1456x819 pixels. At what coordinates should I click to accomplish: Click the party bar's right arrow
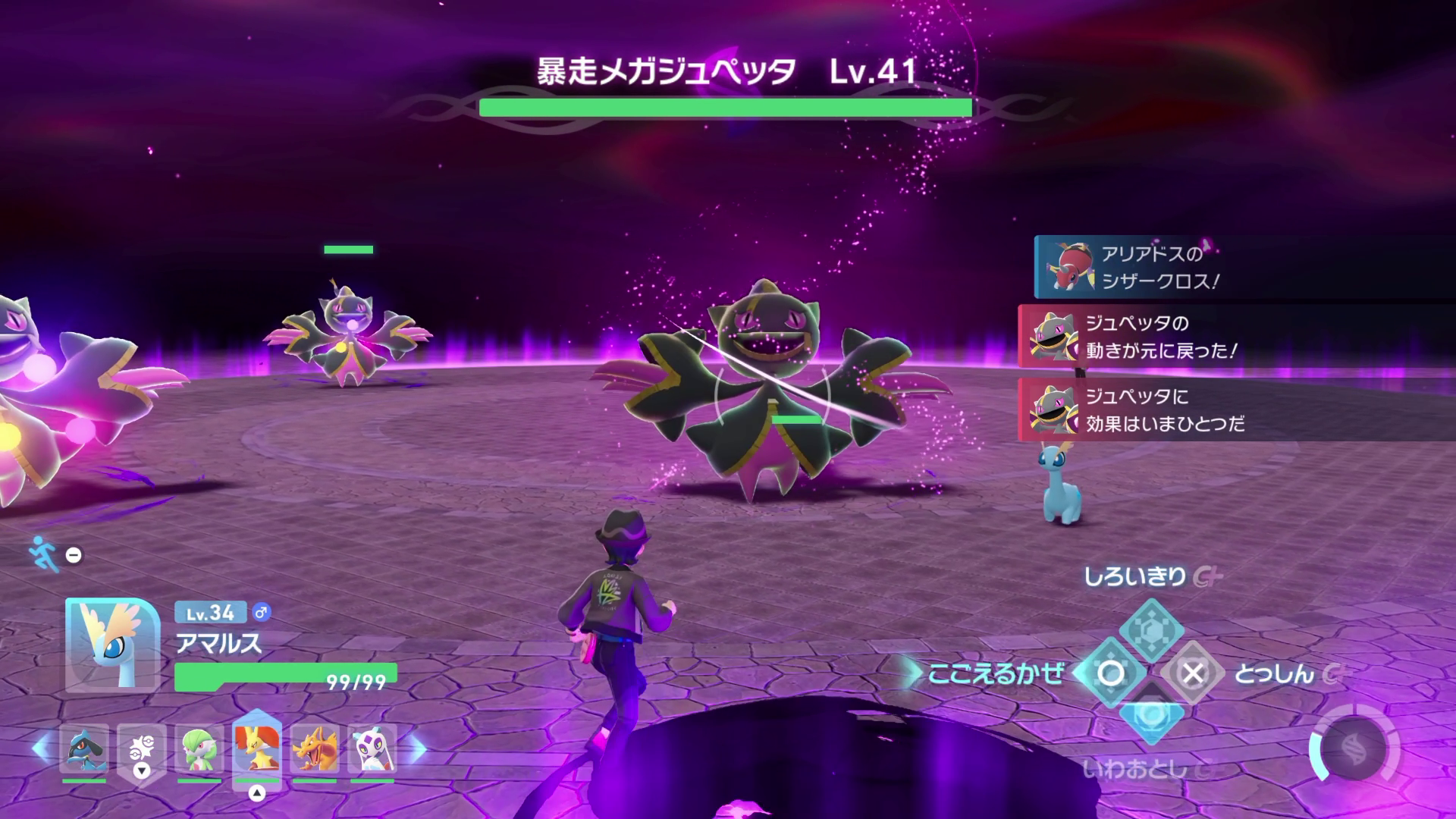click(419, 749)
